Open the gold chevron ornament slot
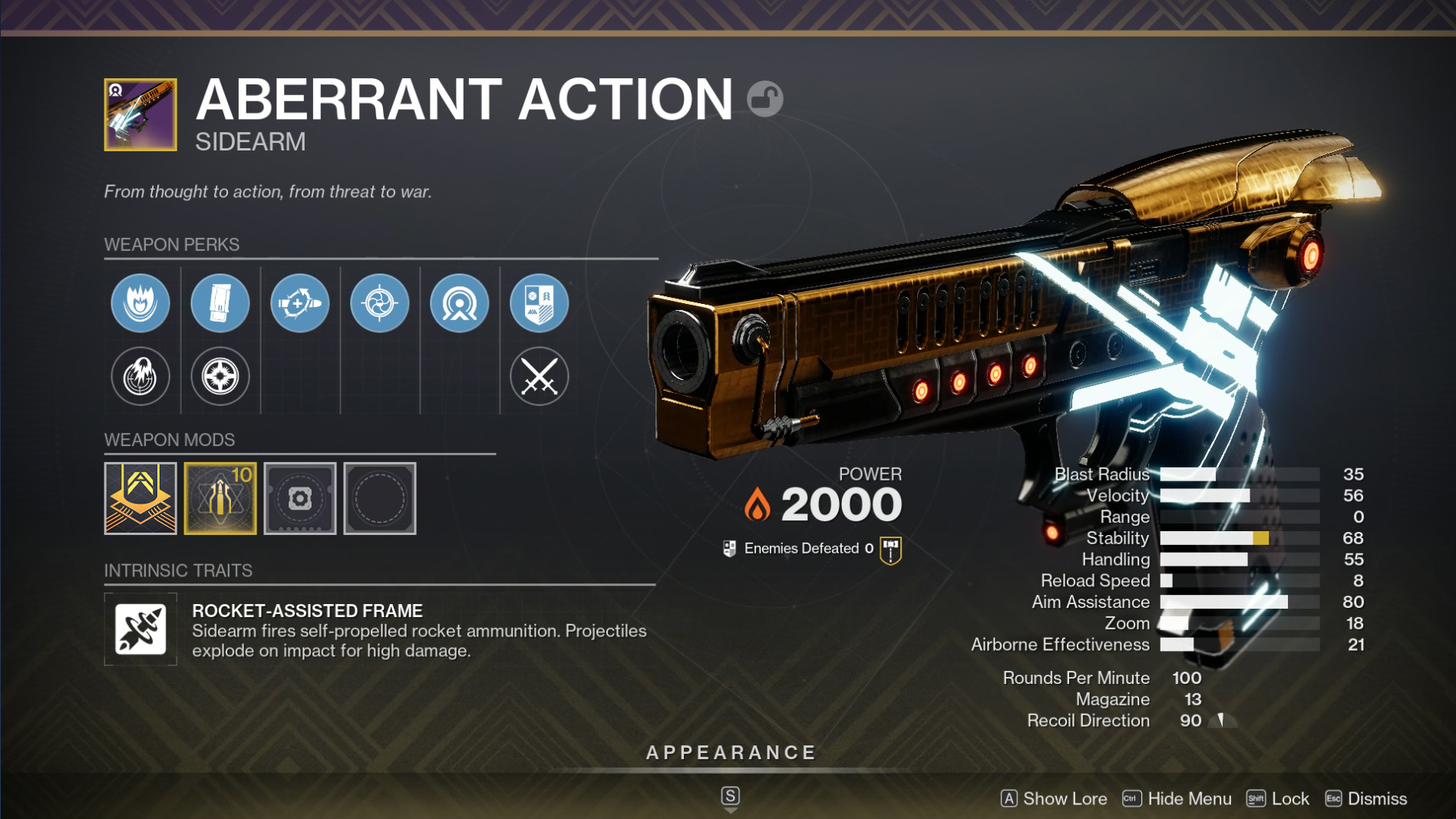This screenshot has height=819, width=1456. point(140,498)
